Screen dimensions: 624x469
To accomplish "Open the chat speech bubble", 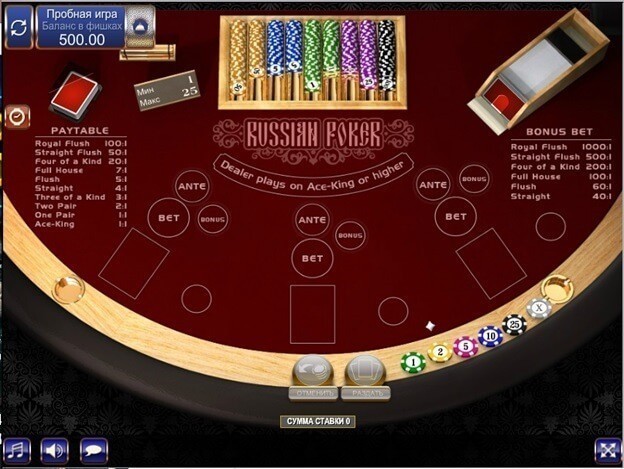I will [94, 451].
